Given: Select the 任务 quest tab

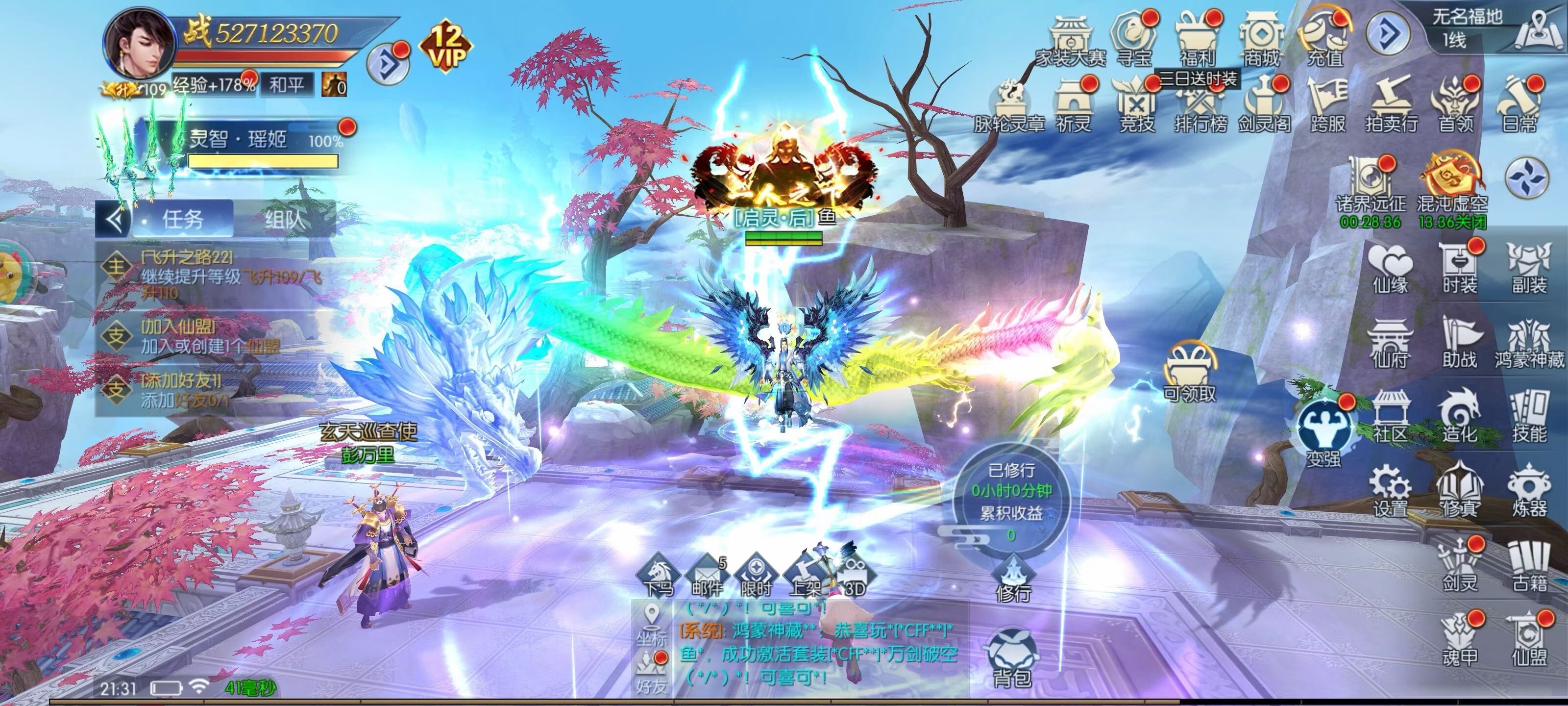Looking at the screenshot, I should (x=183, y=219).
